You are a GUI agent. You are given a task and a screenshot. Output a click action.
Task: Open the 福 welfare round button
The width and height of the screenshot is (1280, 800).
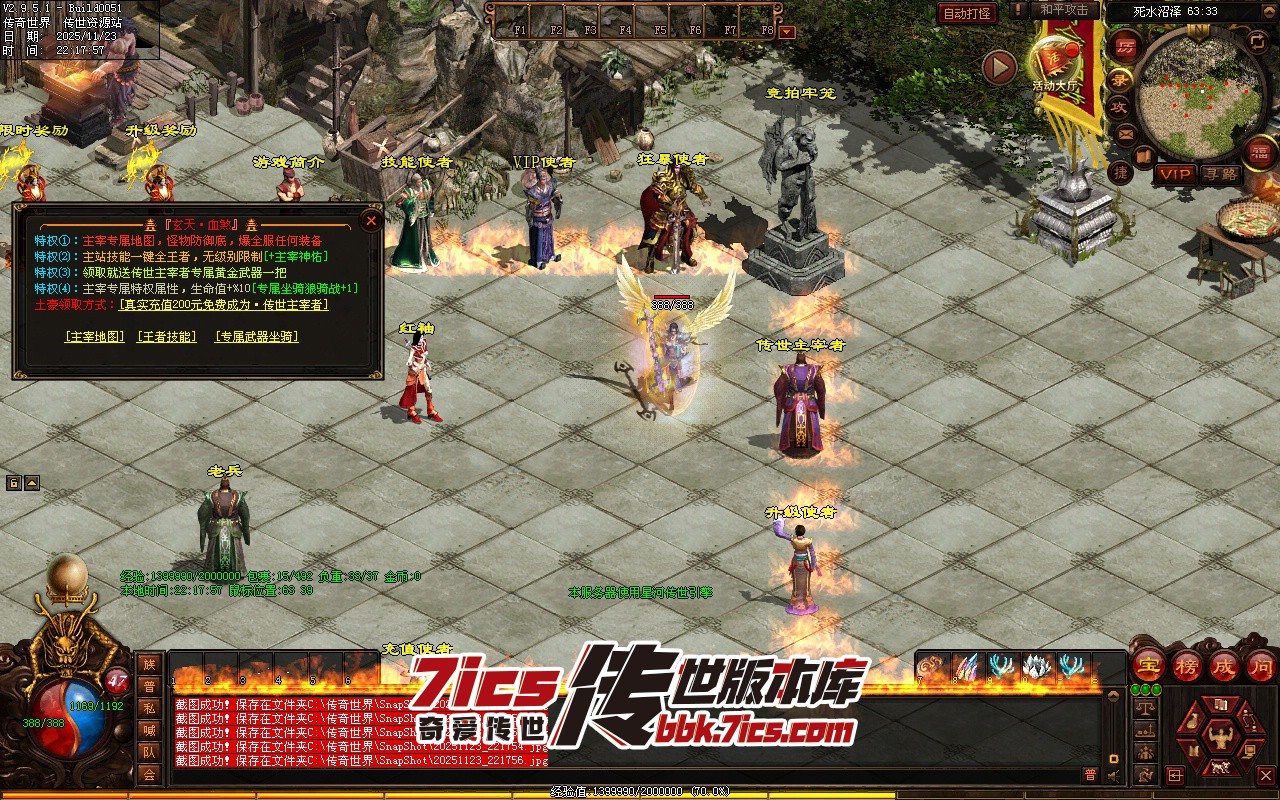coord(1259,152)
